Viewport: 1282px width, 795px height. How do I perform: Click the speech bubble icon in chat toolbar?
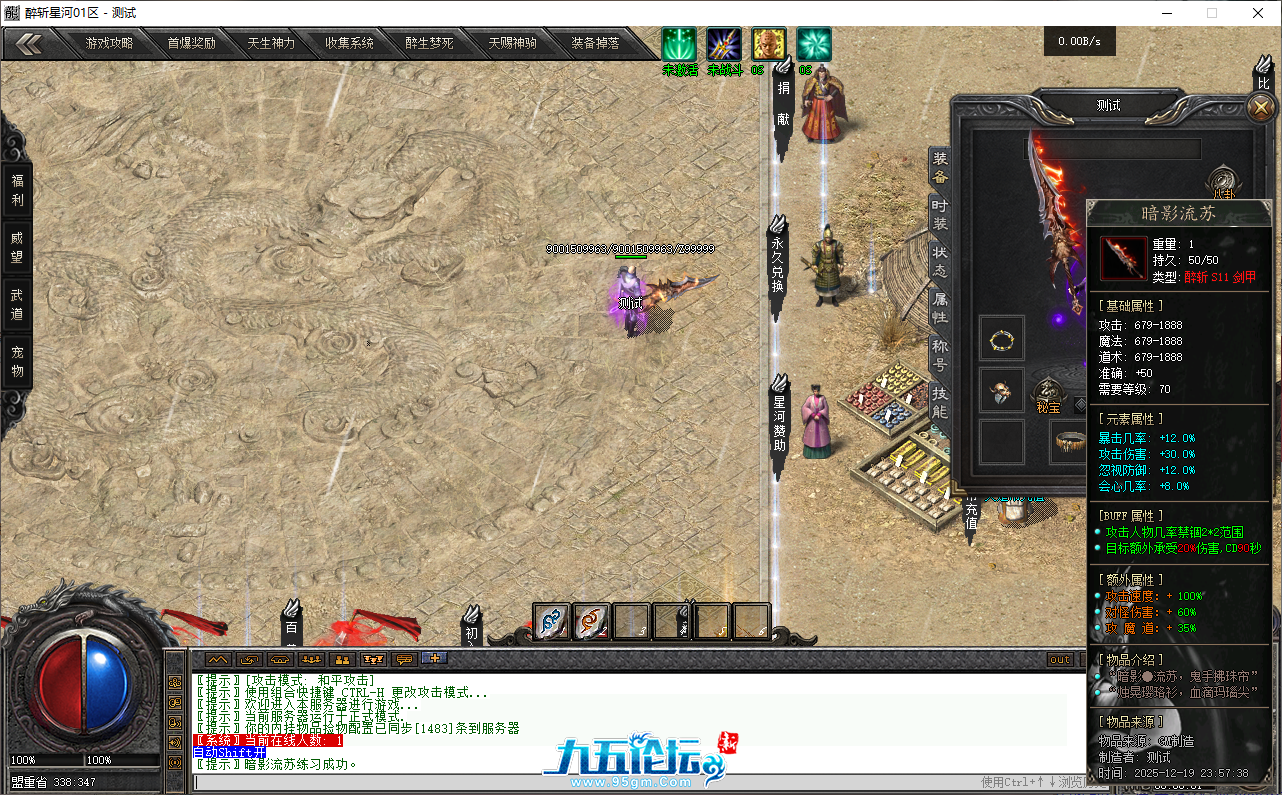coord(403,659)
